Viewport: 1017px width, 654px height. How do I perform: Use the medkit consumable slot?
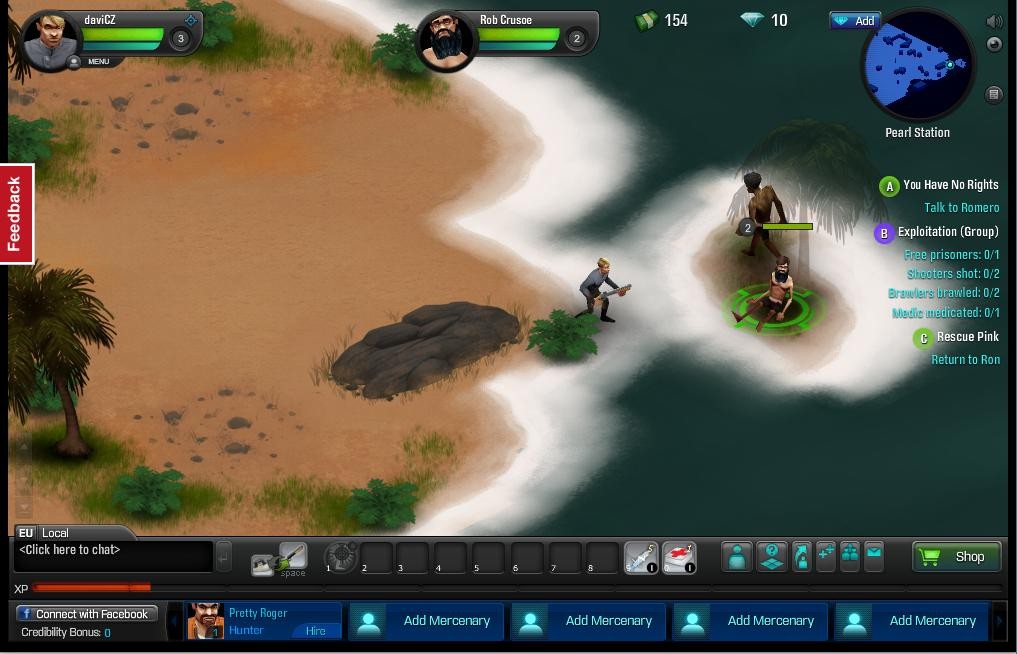679,557
